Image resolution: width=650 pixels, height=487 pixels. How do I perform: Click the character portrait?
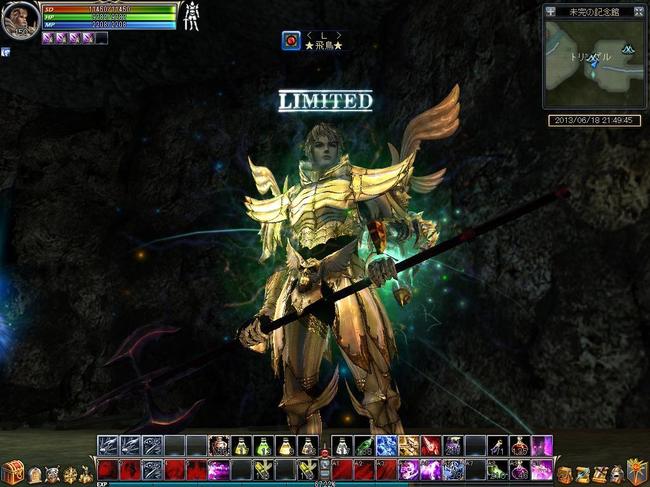tap(19, 20)
